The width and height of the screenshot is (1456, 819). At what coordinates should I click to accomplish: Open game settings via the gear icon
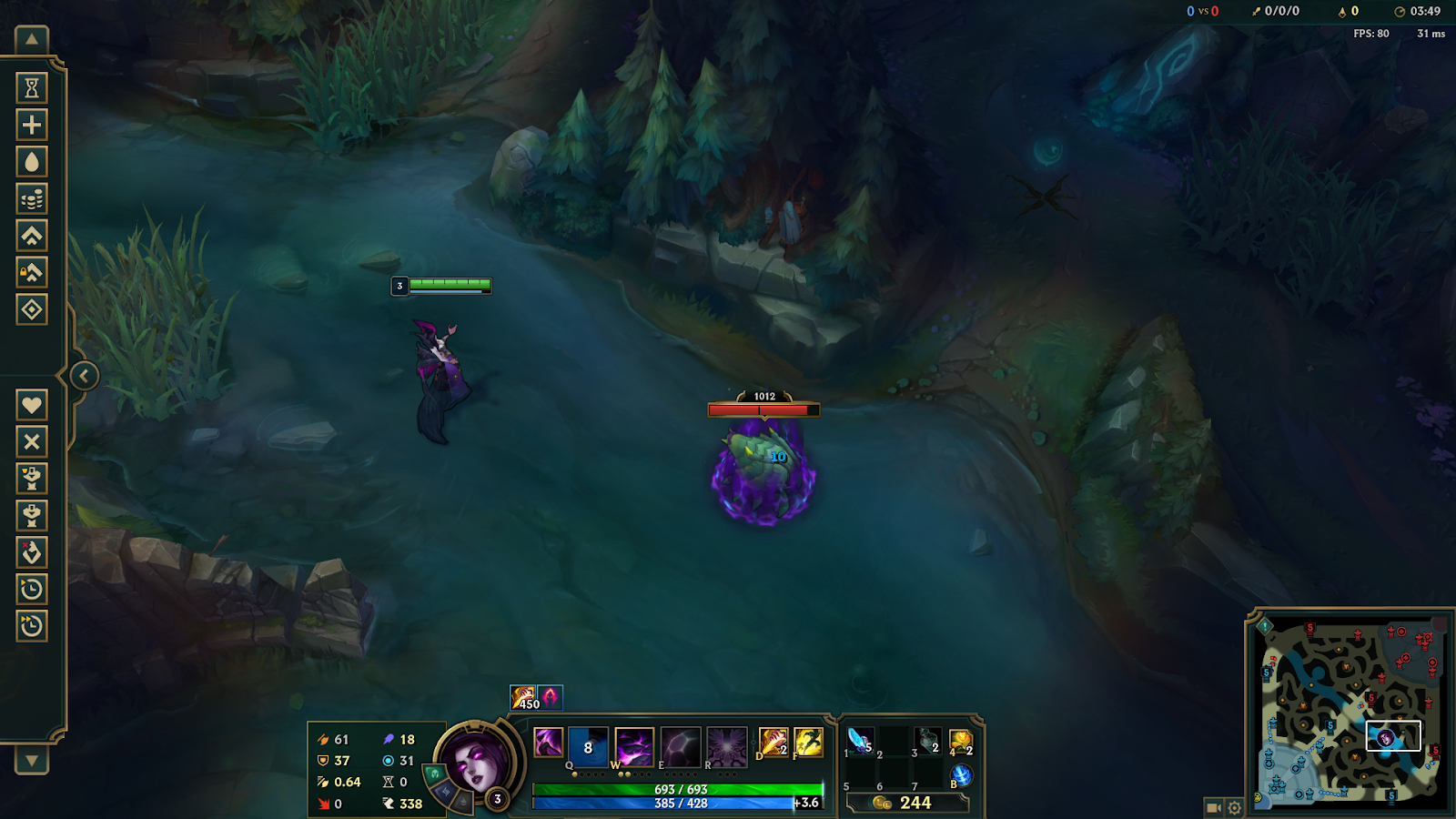click(1234, 807)
